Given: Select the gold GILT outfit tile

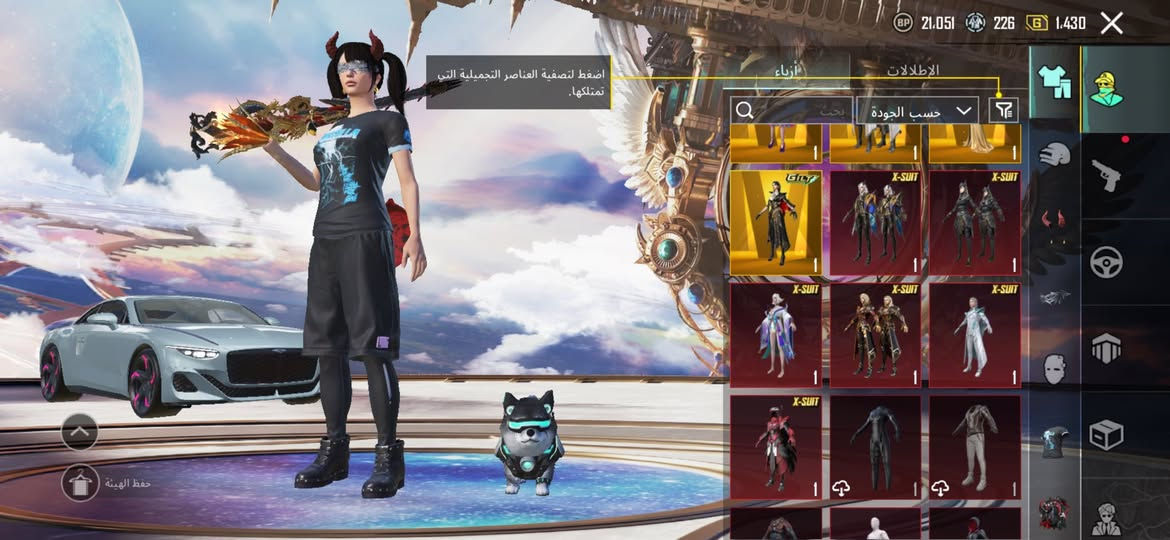Looking at the screenshot, I should [776, 222].
